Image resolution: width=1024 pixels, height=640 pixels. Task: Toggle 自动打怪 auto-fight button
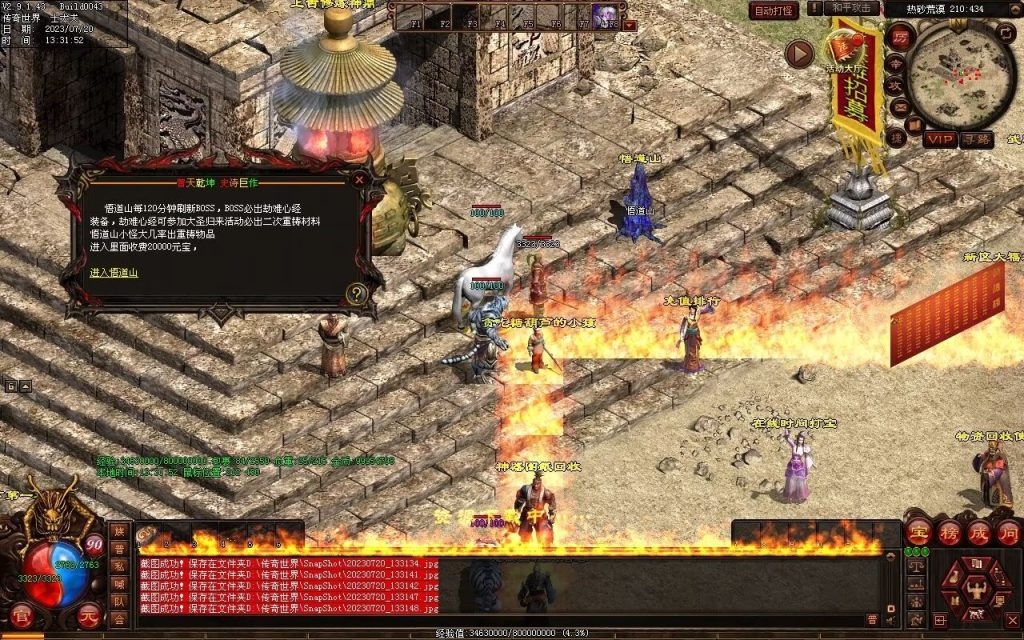[774, 11]
